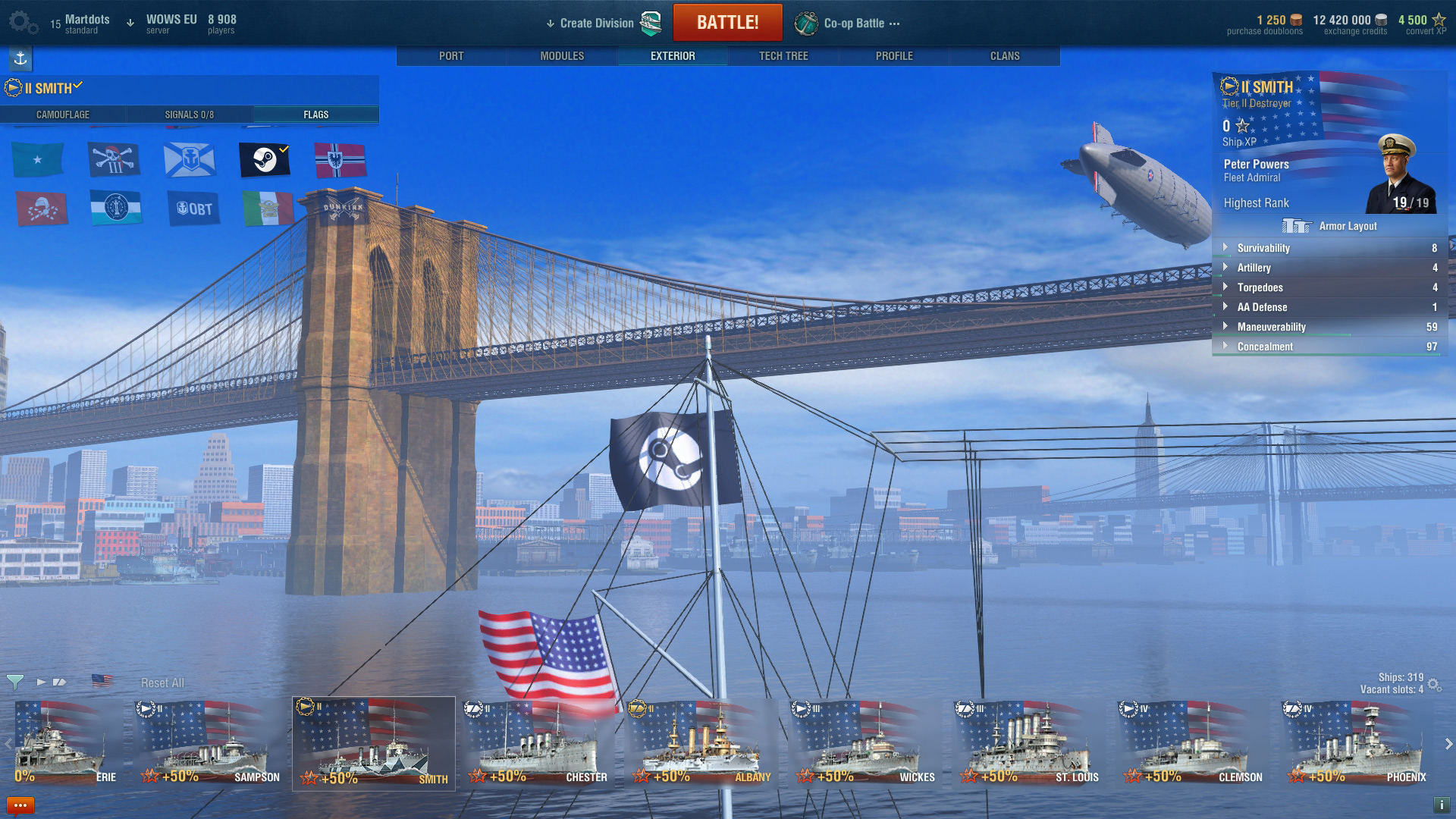Open the Create Division option

point(596,24)
